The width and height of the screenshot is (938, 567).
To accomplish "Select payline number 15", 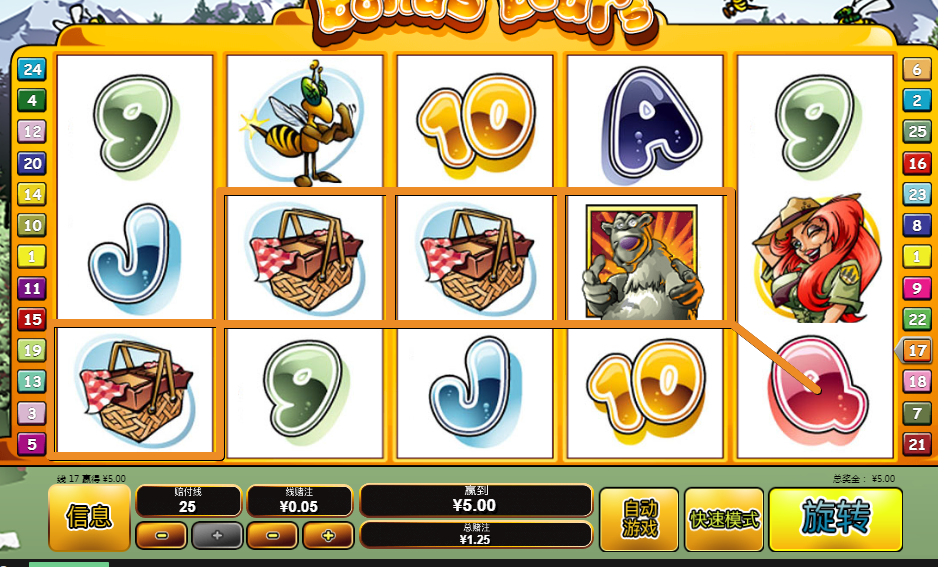I will [32, 319].
